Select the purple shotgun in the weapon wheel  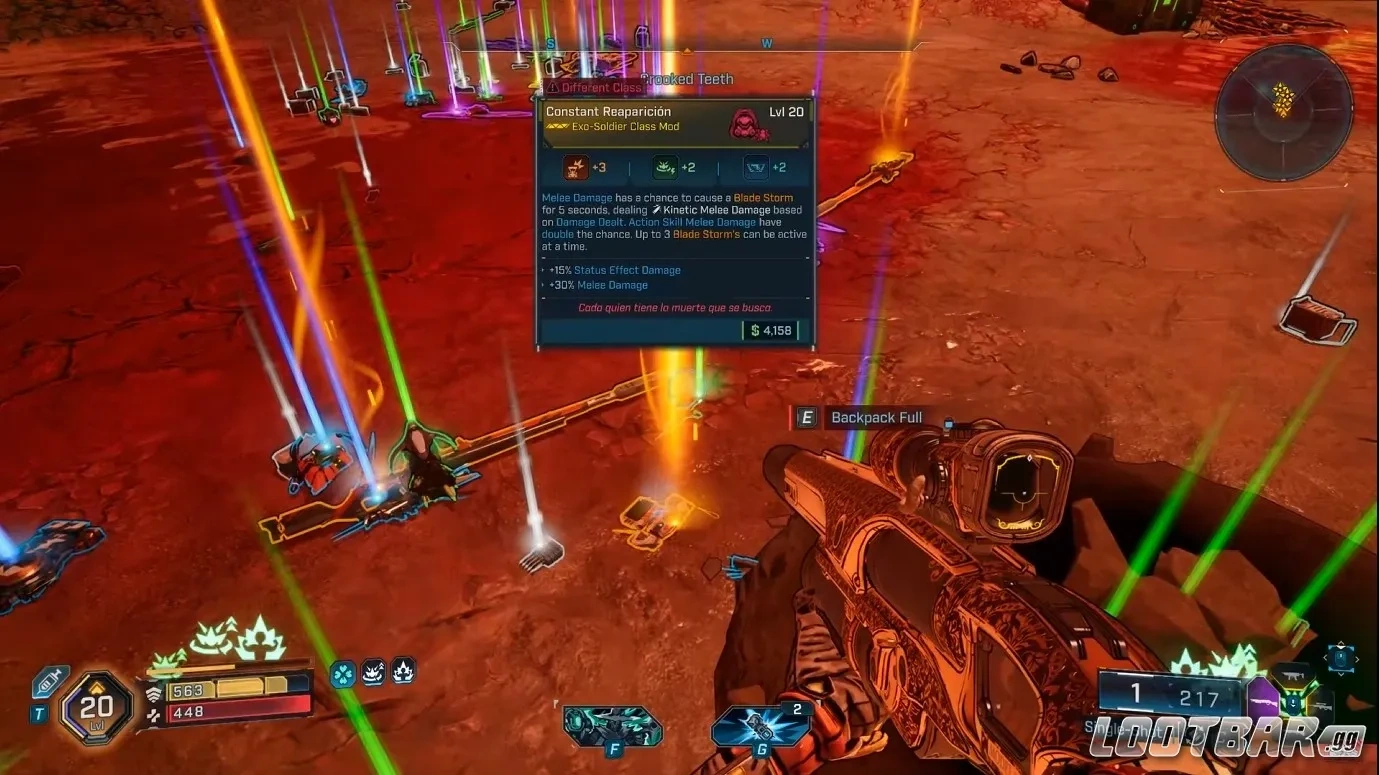point(1264,698)
